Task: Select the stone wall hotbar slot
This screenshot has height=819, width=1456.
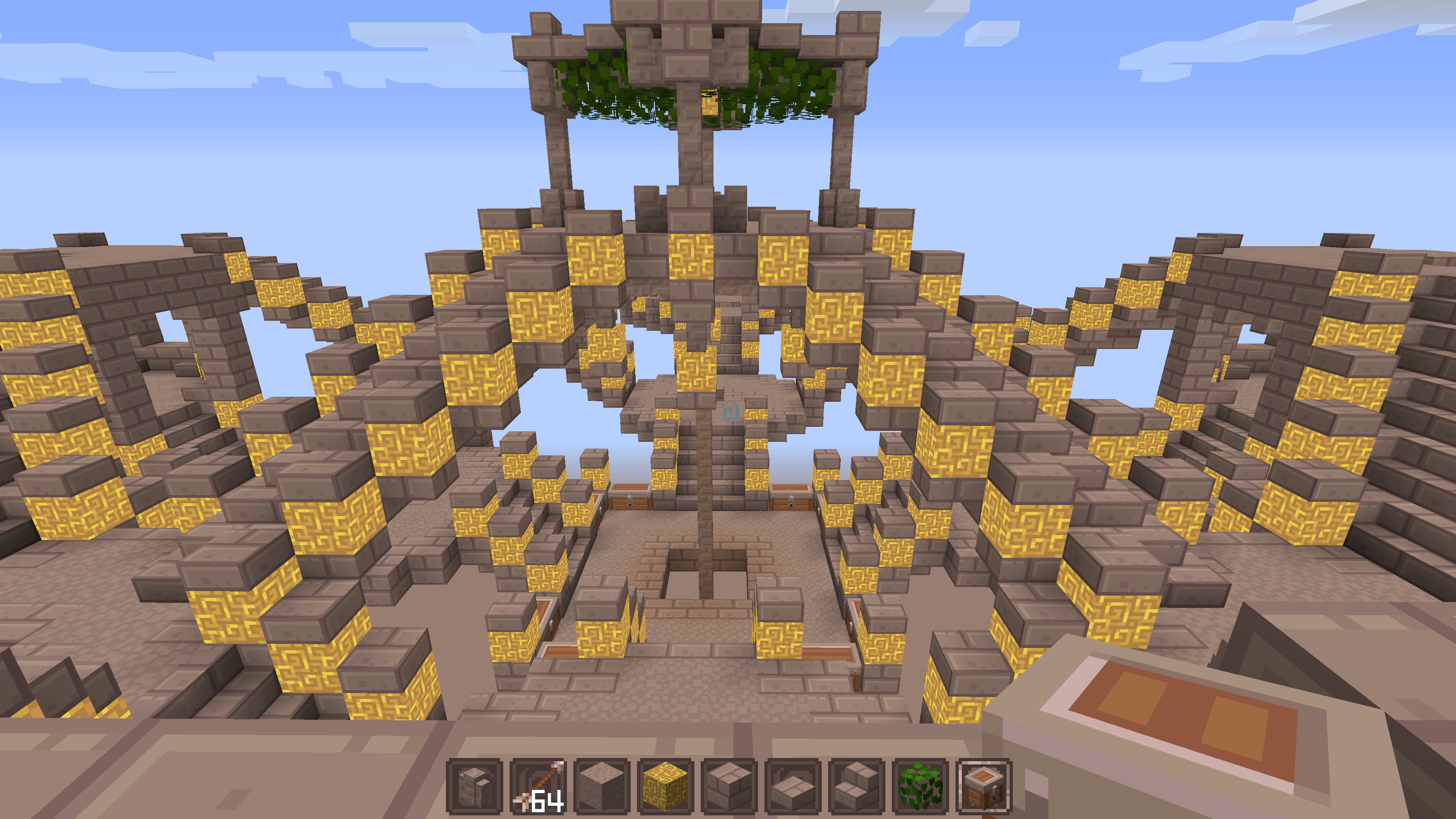Action: (x=474, y=787)
